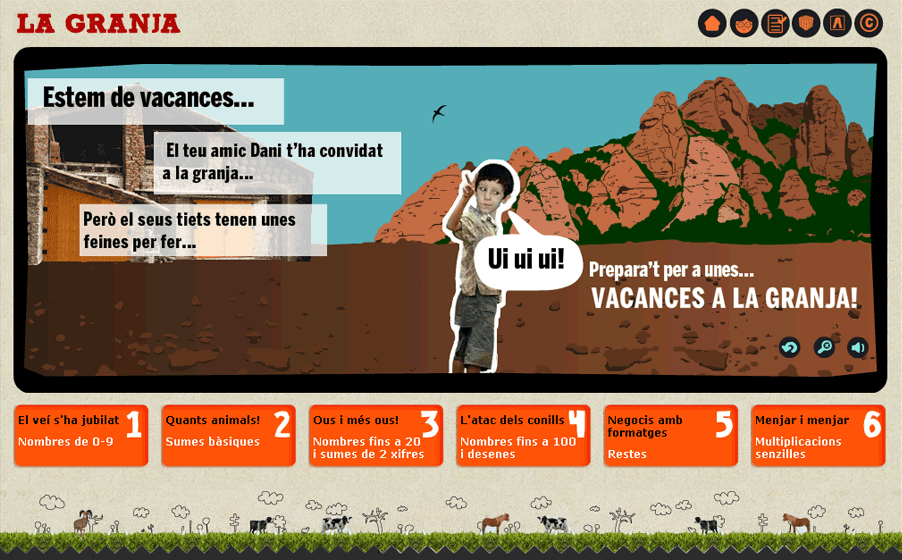
Task: Click the checklist document icon
Action: click(x=775, y=23)
